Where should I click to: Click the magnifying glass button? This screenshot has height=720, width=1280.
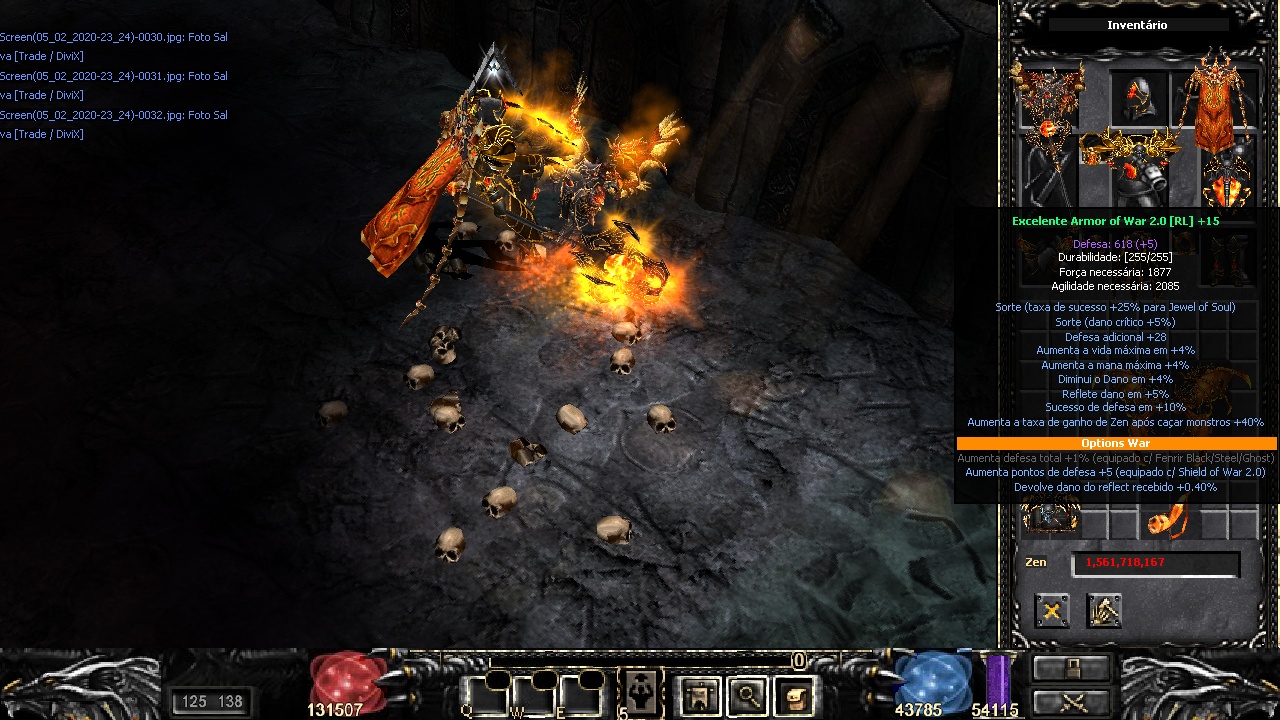(746, 695)
